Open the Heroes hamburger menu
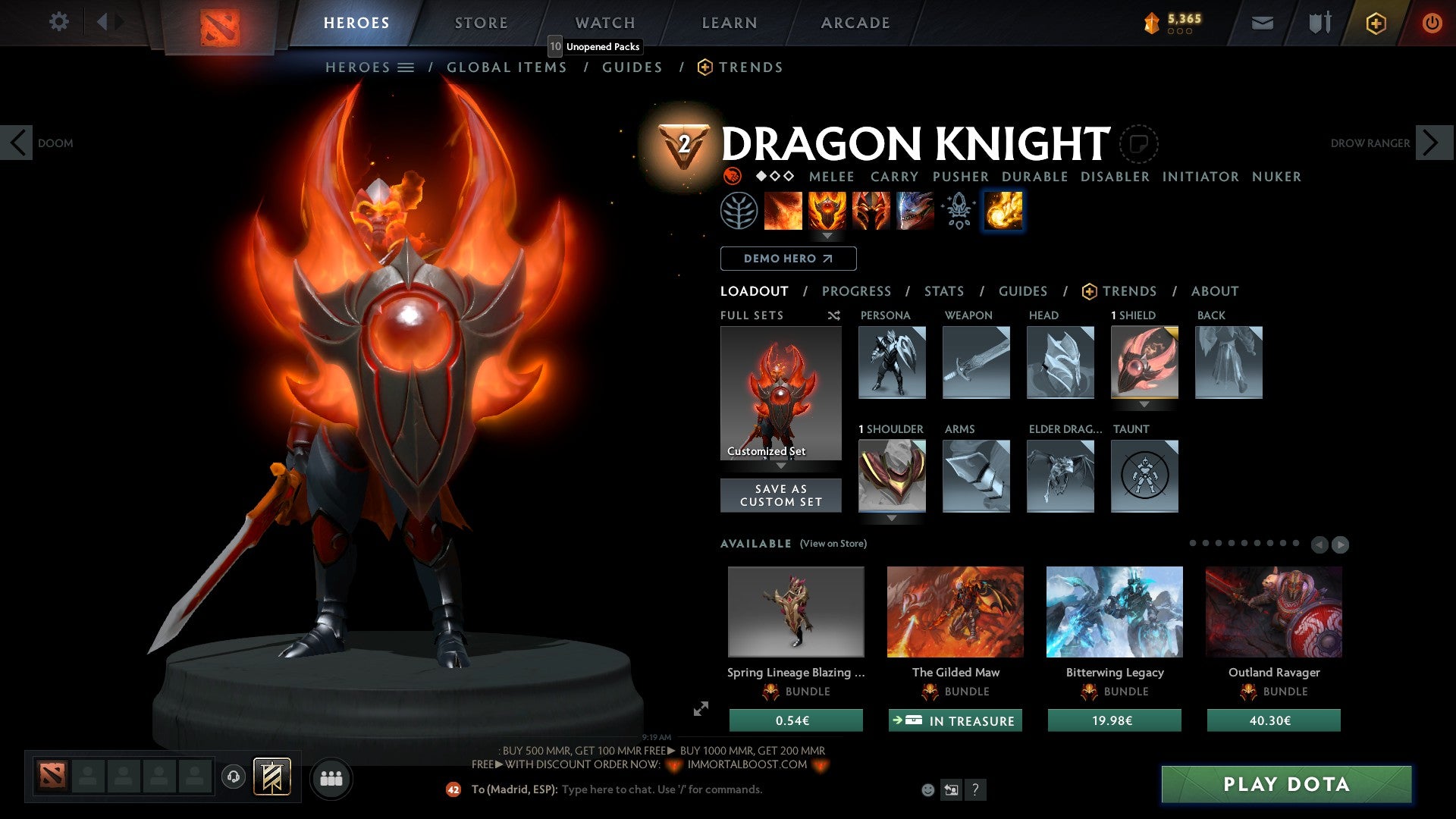 407,67
